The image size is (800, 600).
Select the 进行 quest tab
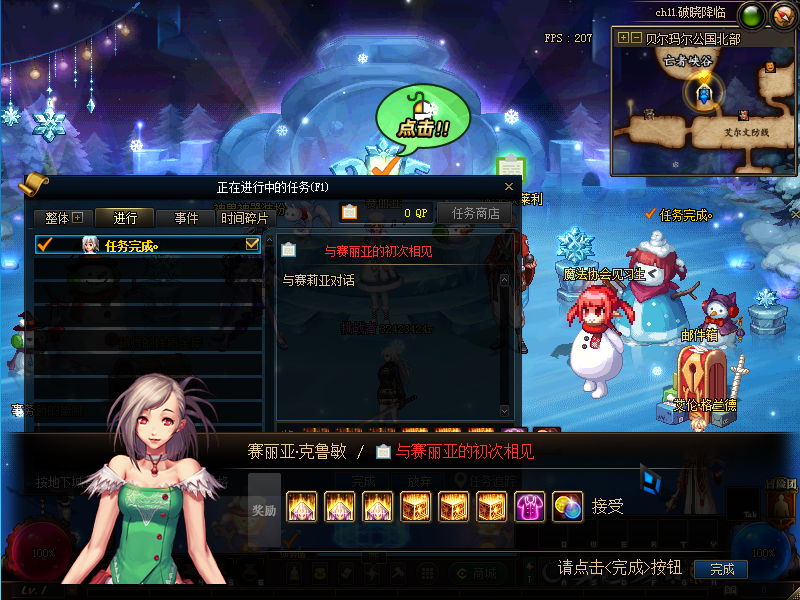click(125, 217)
